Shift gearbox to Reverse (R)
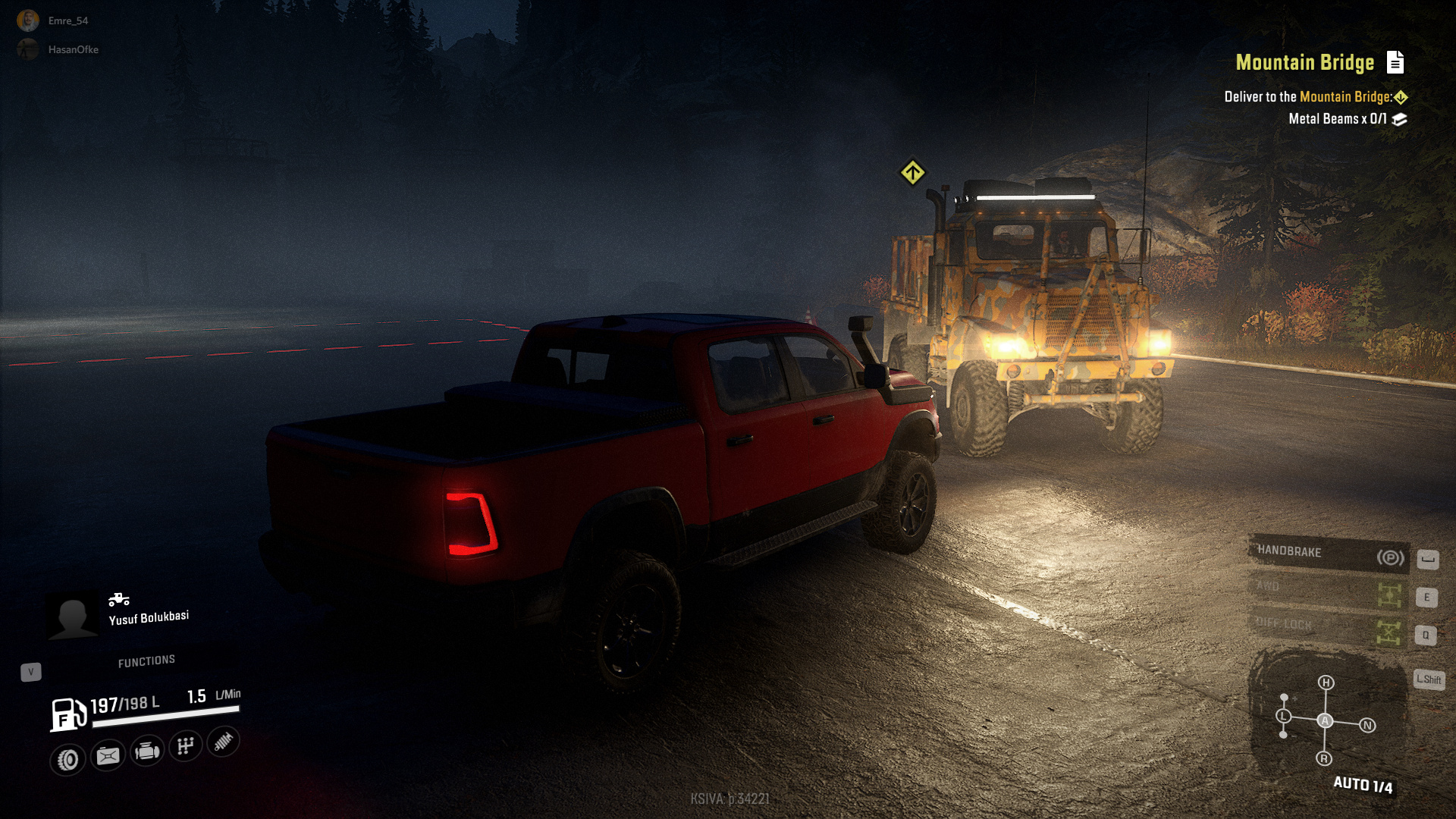The width and height of the screenshot is (1456, 819). [x=1324, y=758]
